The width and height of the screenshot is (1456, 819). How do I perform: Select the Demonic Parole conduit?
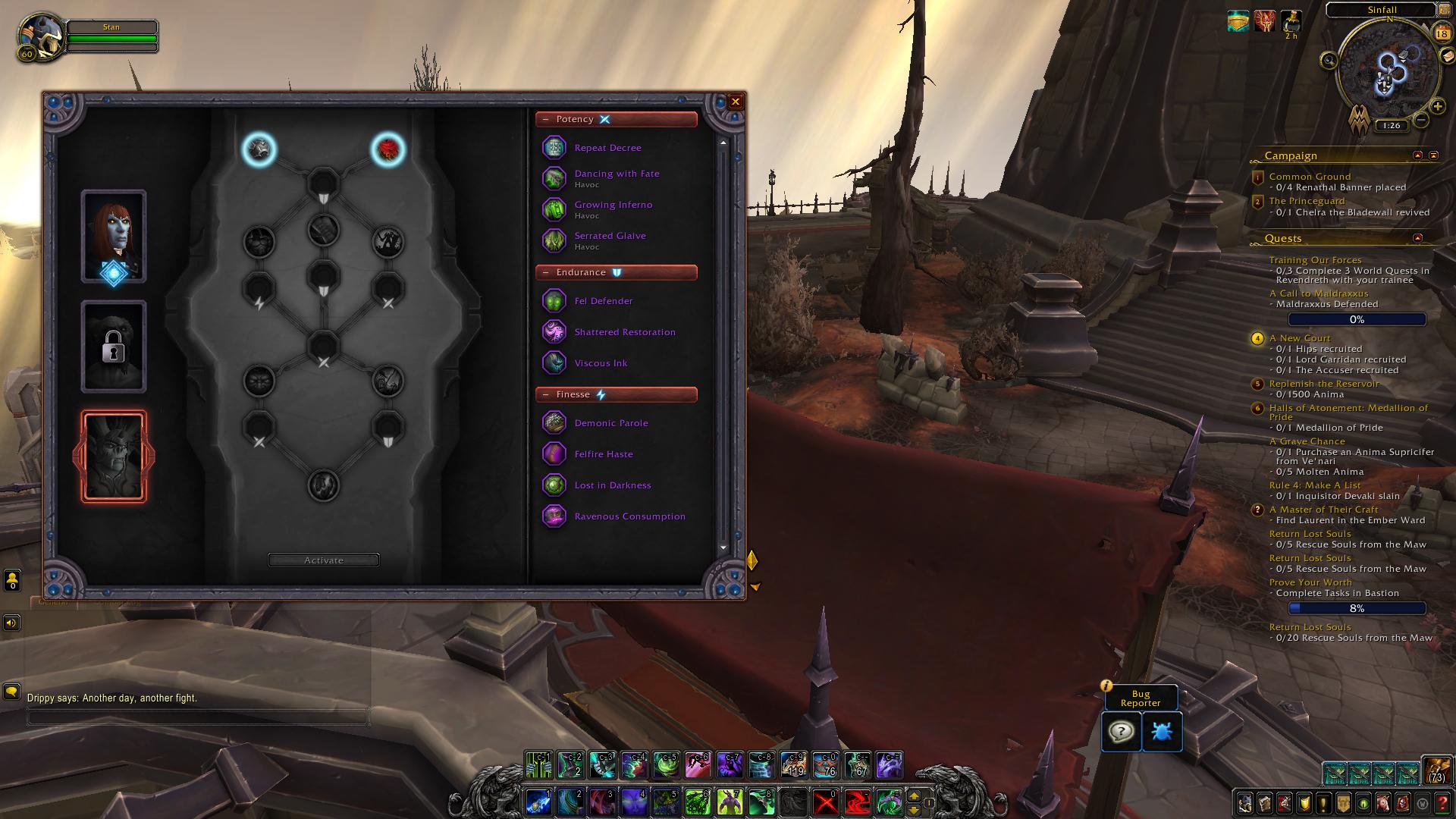coord(610,423)
